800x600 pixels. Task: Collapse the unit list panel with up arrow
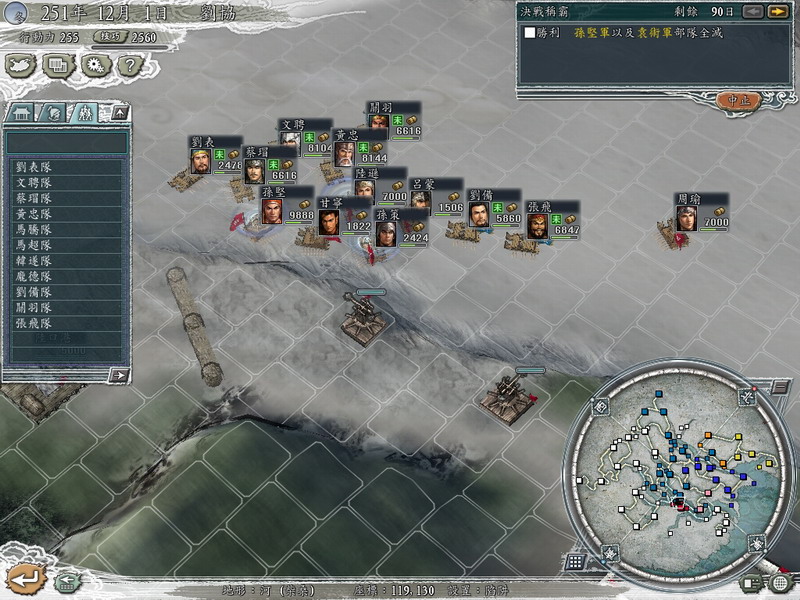point(119,112)
